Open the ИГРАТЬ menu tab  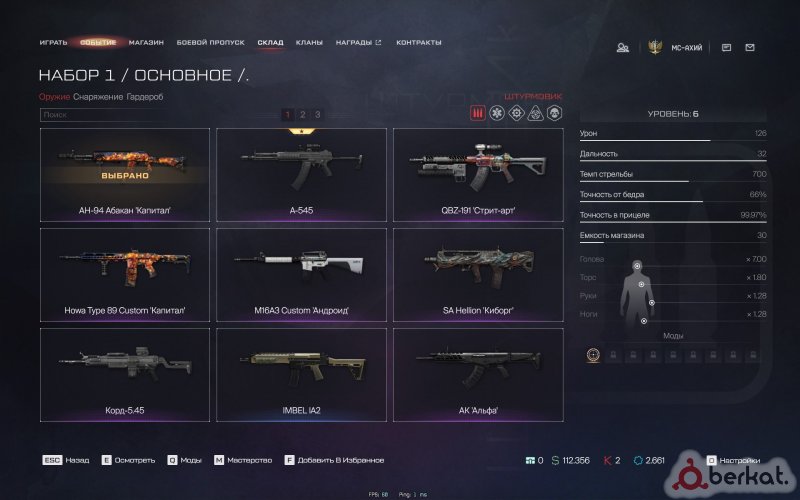53,43
